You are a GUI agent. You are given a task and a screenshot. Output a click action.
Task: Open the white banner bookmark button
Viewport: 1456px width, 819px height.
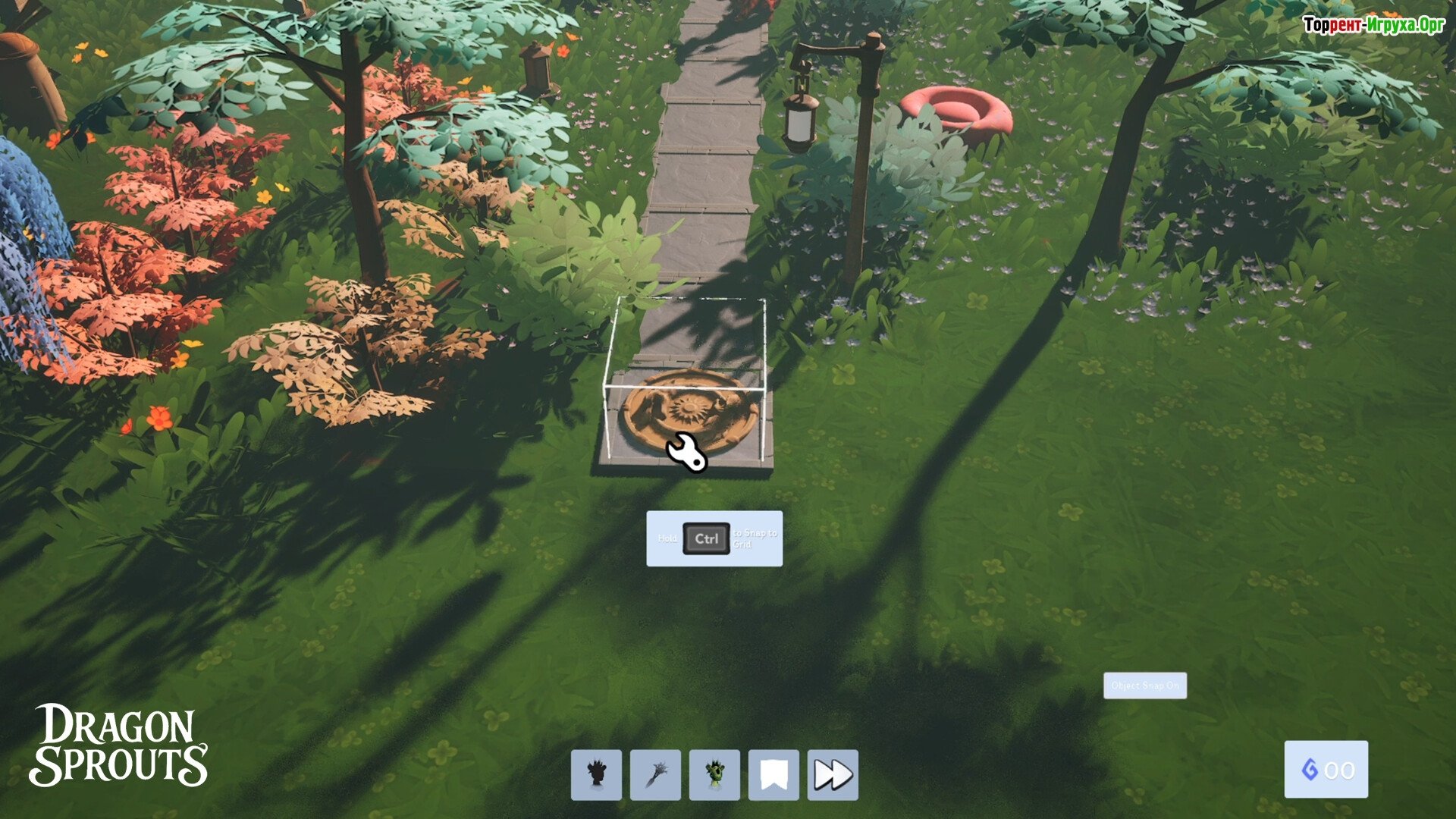pos(773,774)
